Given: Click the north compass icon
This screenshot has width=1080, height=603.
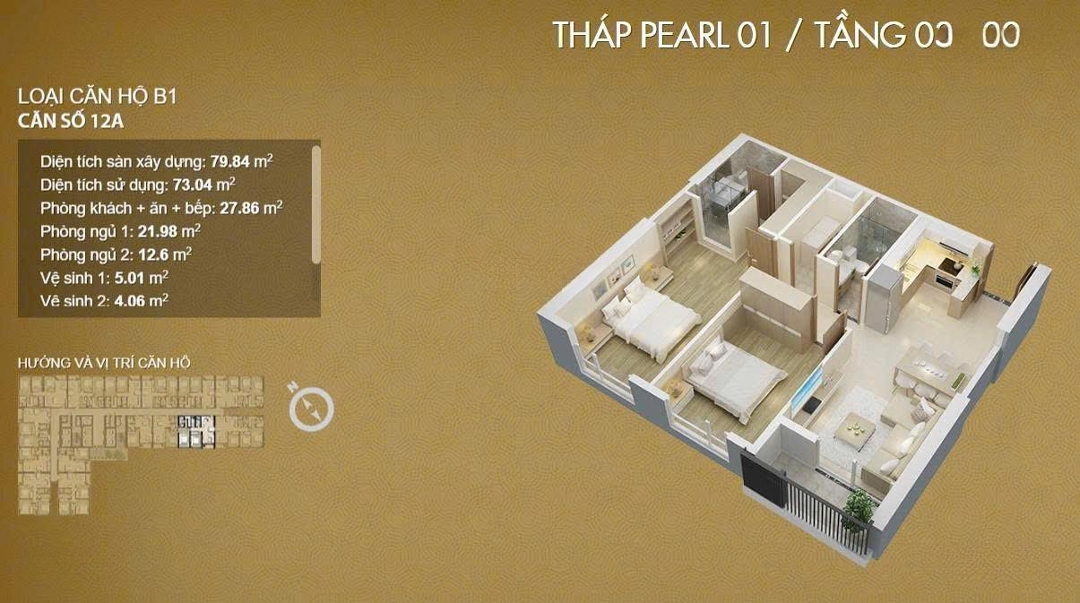Looking at the screenshot, I should (311, 406).
